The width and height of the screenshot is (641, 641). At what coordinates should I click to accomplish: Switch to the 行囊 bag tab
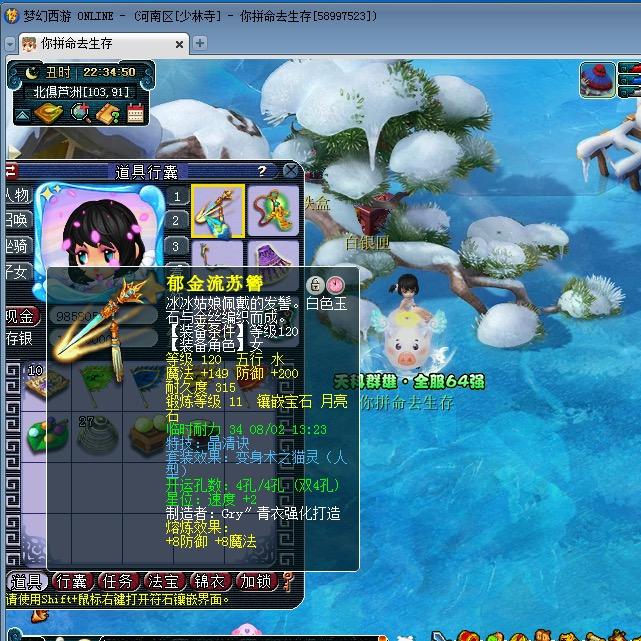pyautogui.click(x=72, y=581)
